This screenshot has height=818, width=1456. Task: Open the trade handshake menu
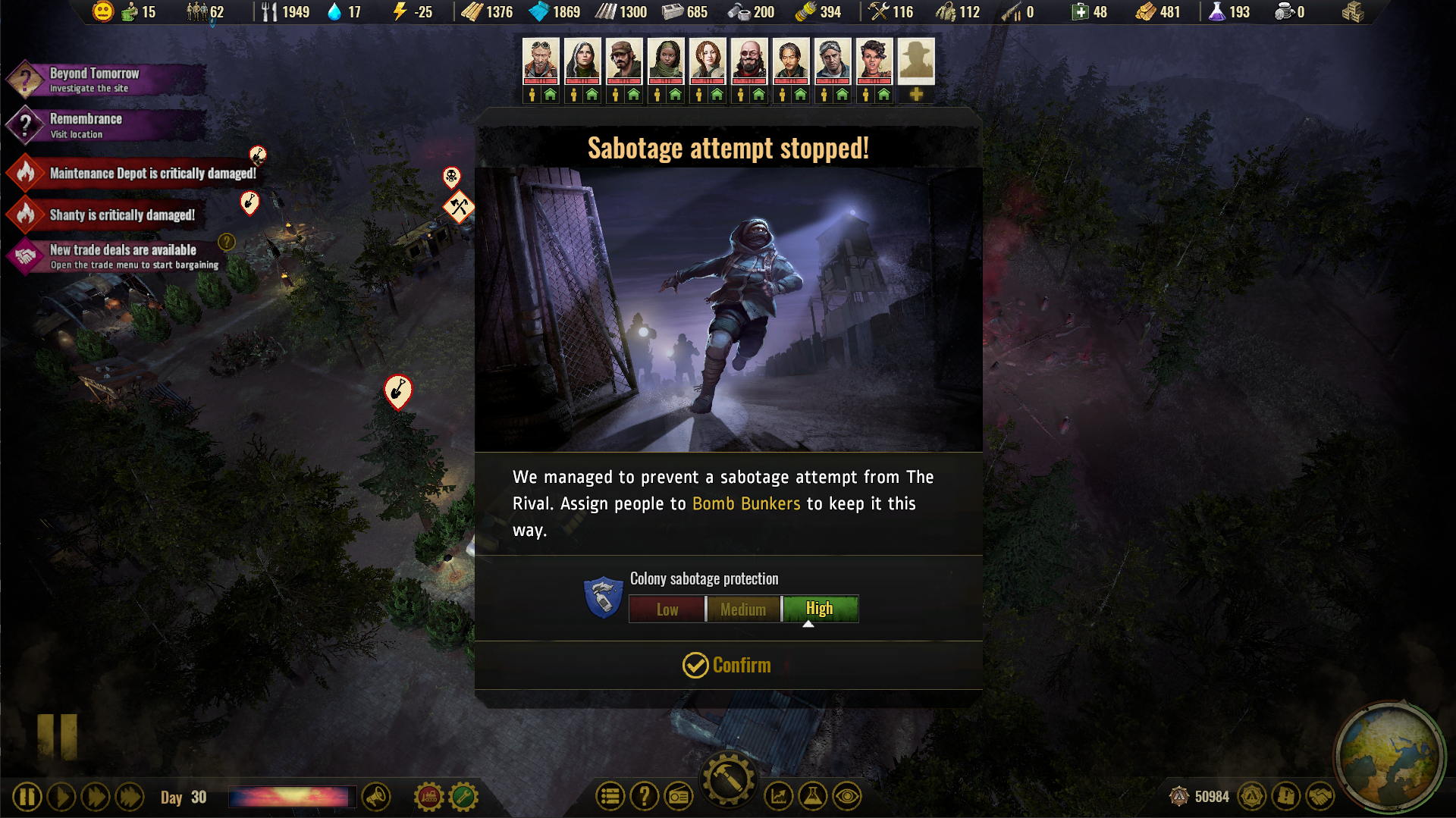tap(1319, 797)
